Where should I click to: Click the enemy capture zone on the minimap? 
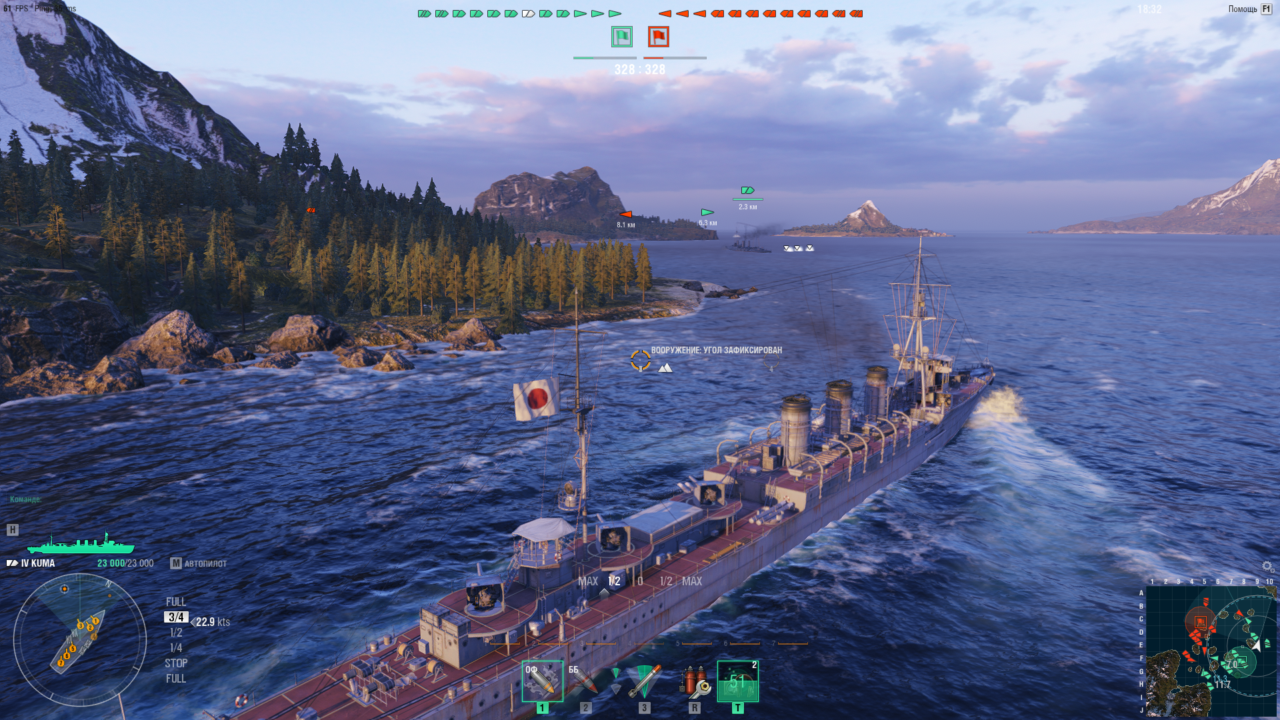[x=1201, y=621]
